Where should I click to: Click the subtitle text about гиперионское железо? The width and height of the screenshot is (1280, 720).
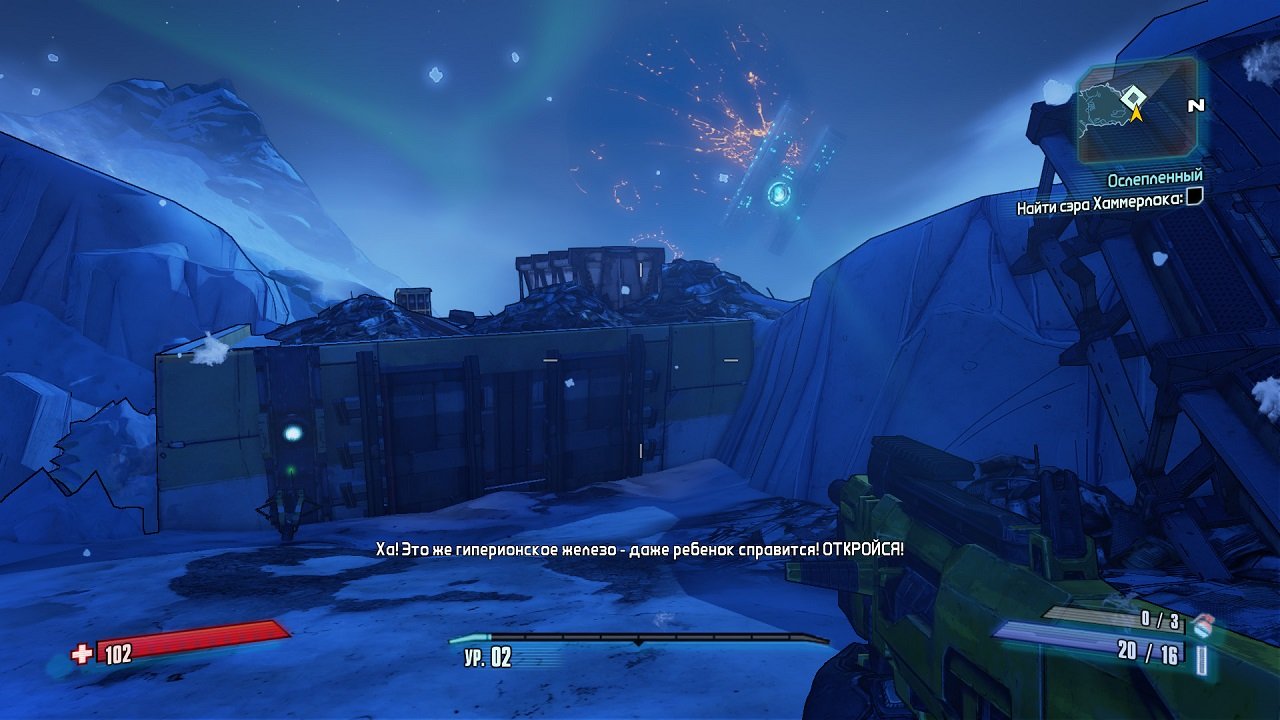(639, 548)
